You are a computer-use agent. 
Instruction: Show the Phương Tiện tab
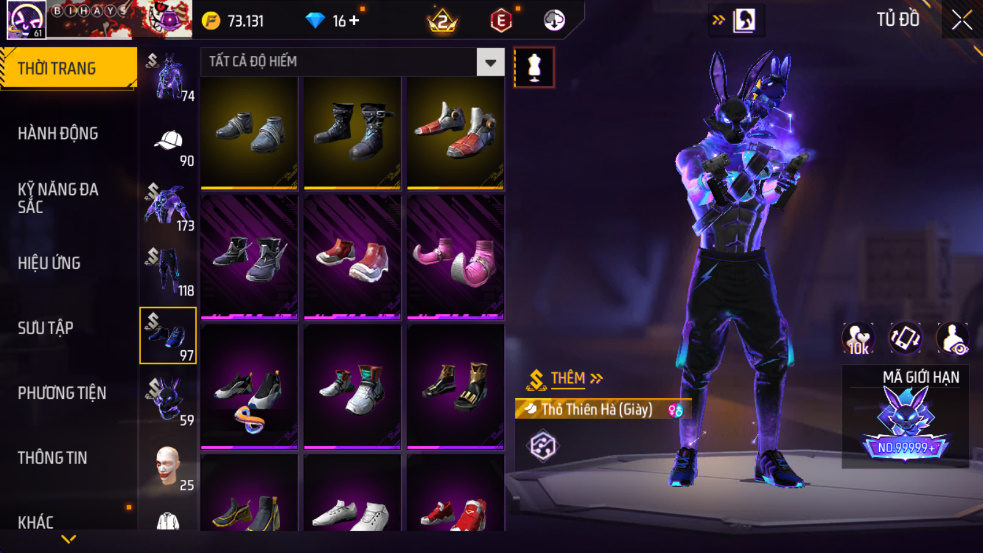pos(61,393)
